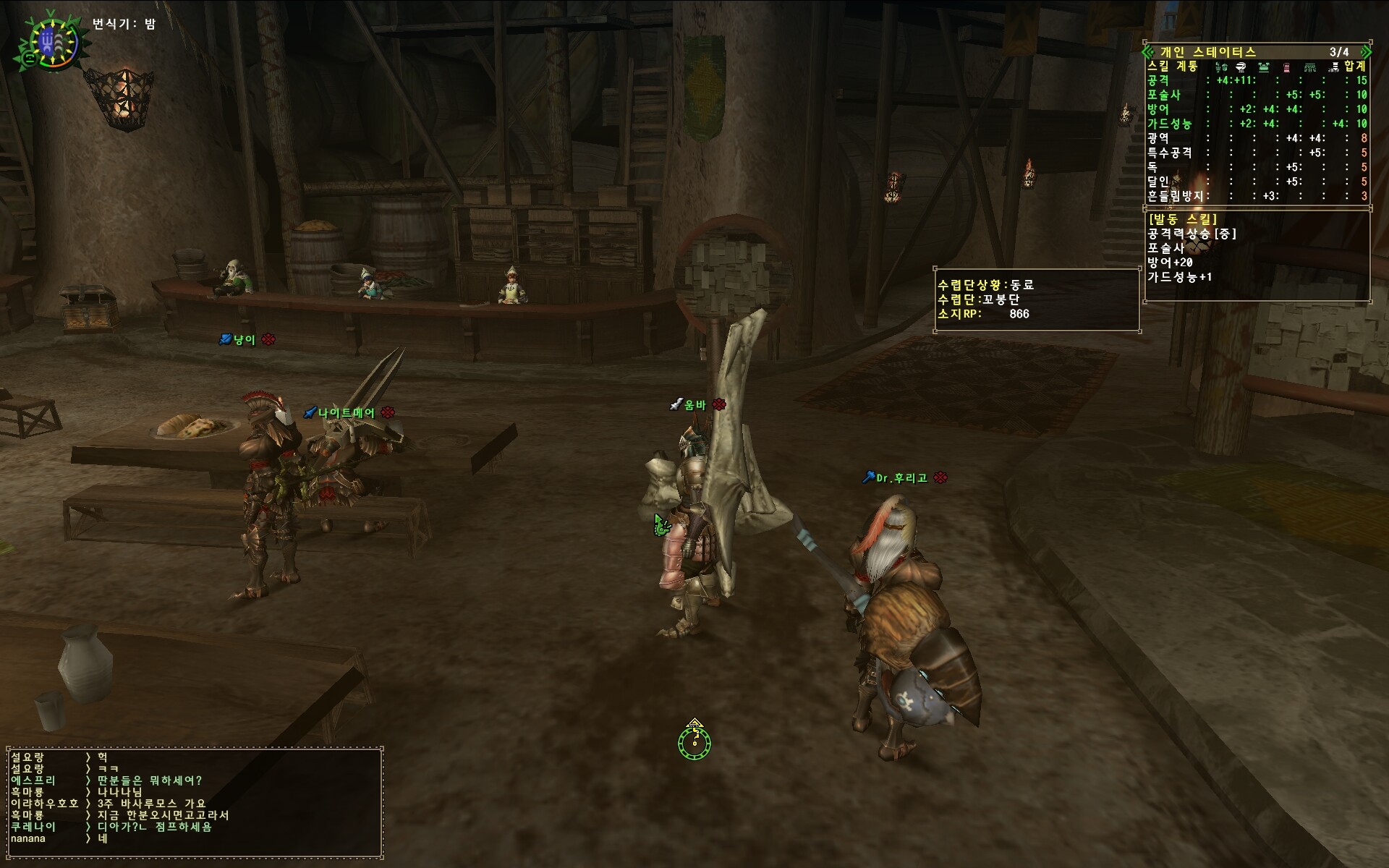Select player name tag Dr.후리고
This screenshot has height=868, width=1389.
(901, 478)
